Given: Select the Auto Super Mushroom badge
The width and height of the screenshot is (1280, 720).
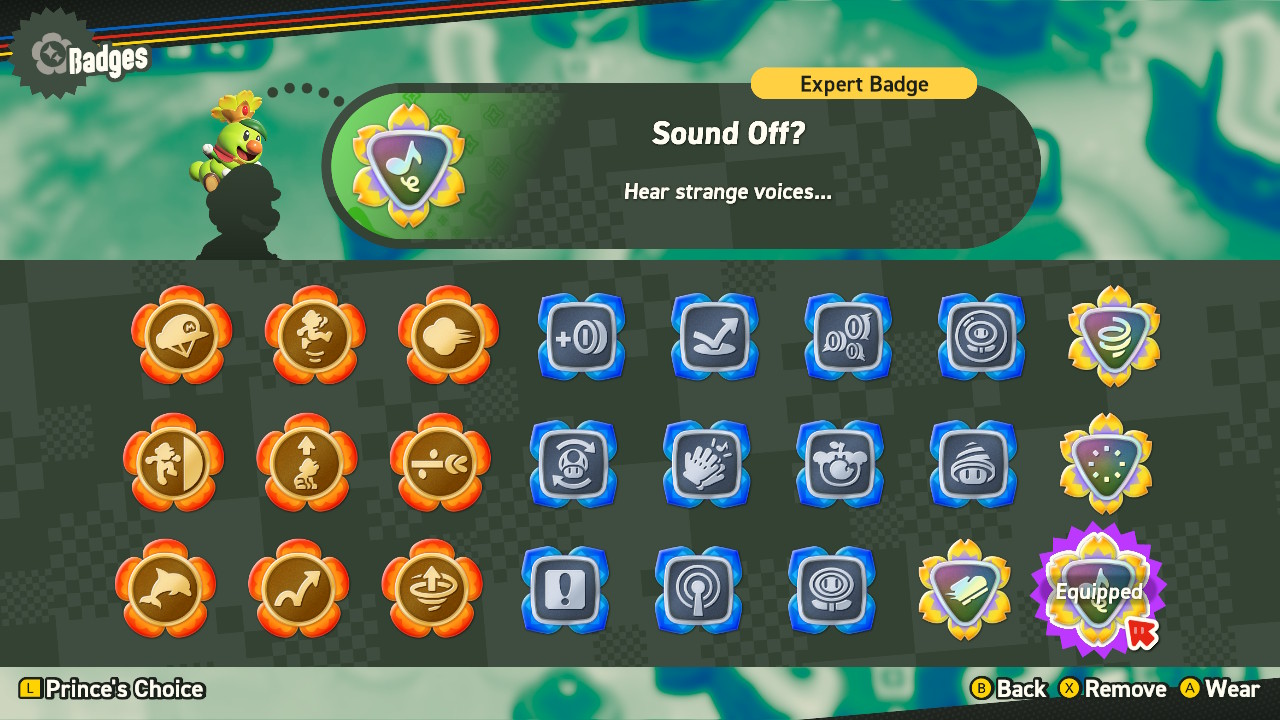Looking at the screenshot, I should (x=573, y=465).
